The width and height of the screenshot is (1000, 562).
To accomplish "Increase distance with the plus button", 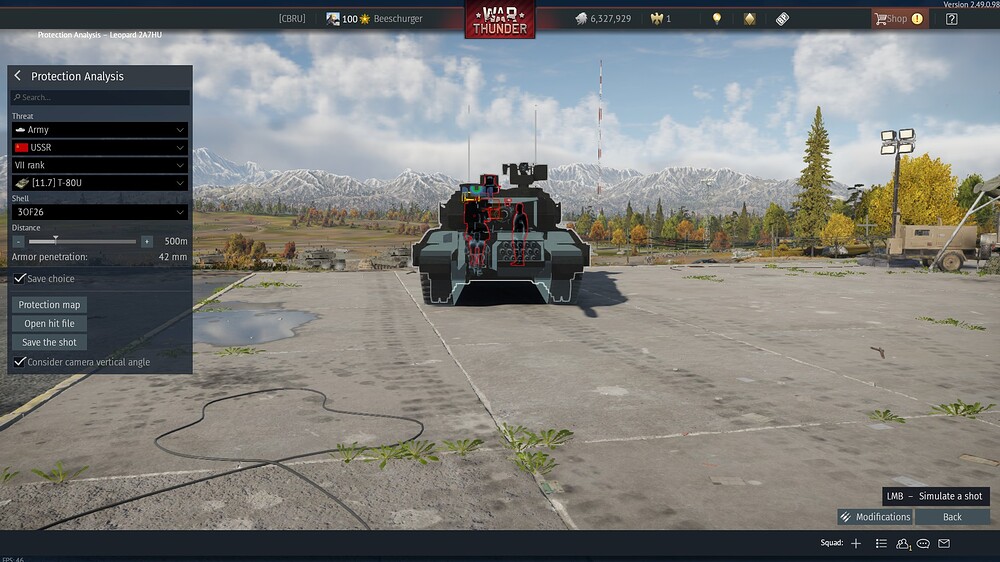I will pyautogui.click(x=147, y=241).
